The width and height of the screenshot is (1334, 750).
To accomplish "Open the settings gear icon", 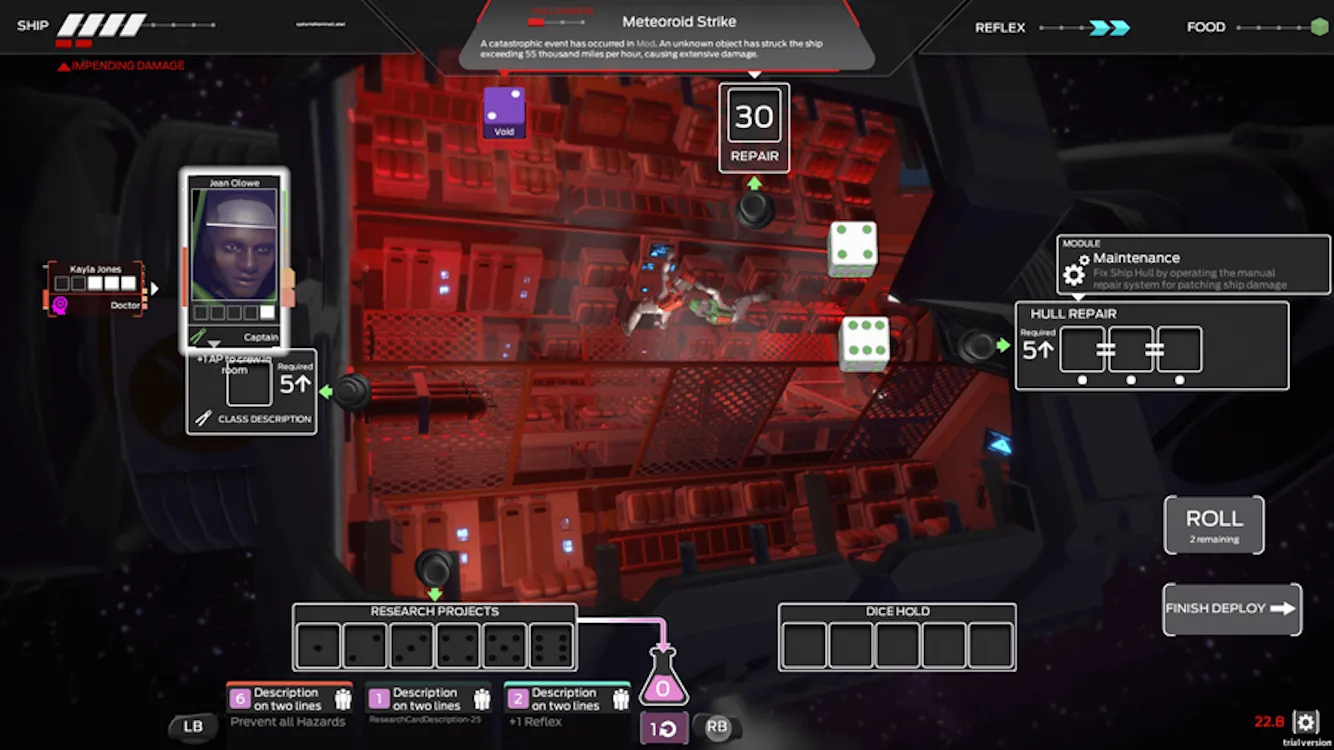I will (1305, 721).
